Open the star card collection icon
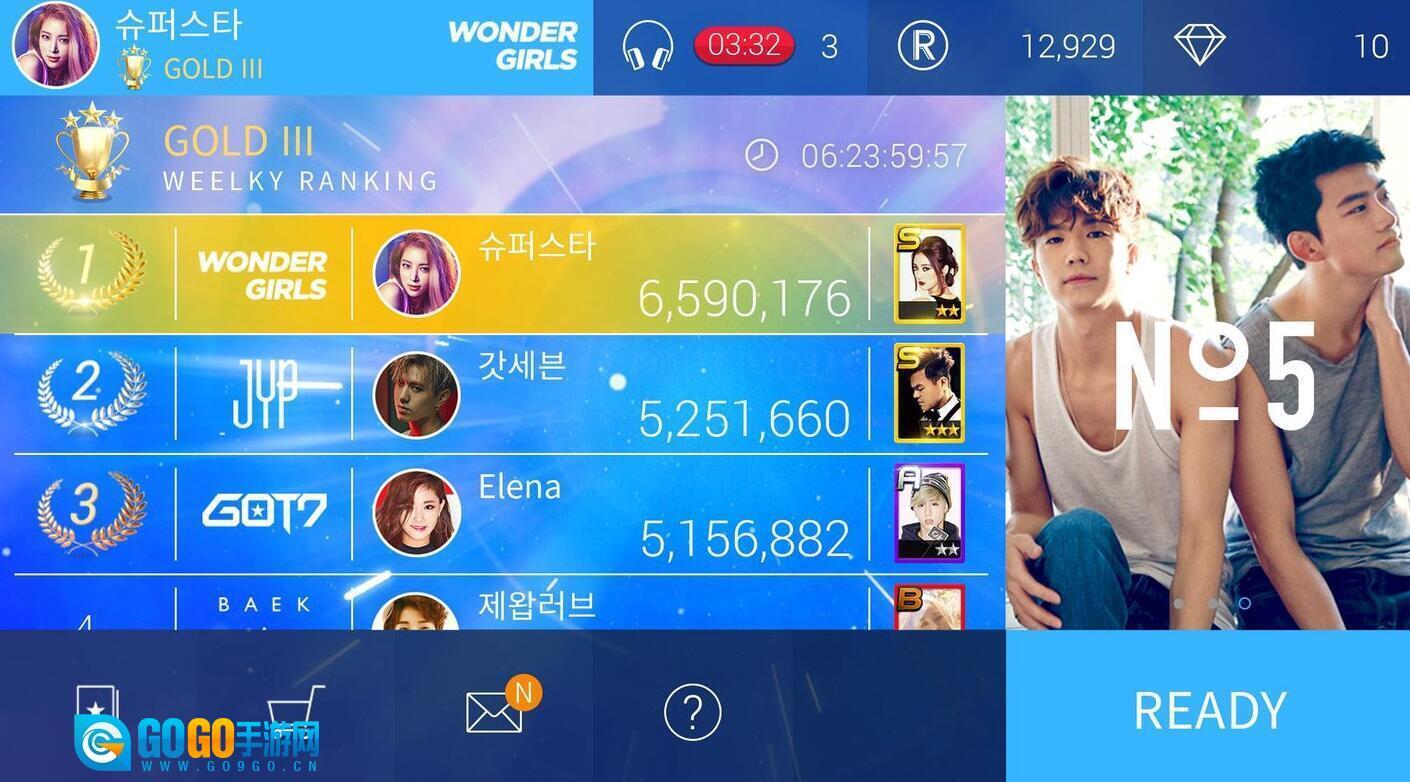The image size is (1410, 782). (98, 706)
